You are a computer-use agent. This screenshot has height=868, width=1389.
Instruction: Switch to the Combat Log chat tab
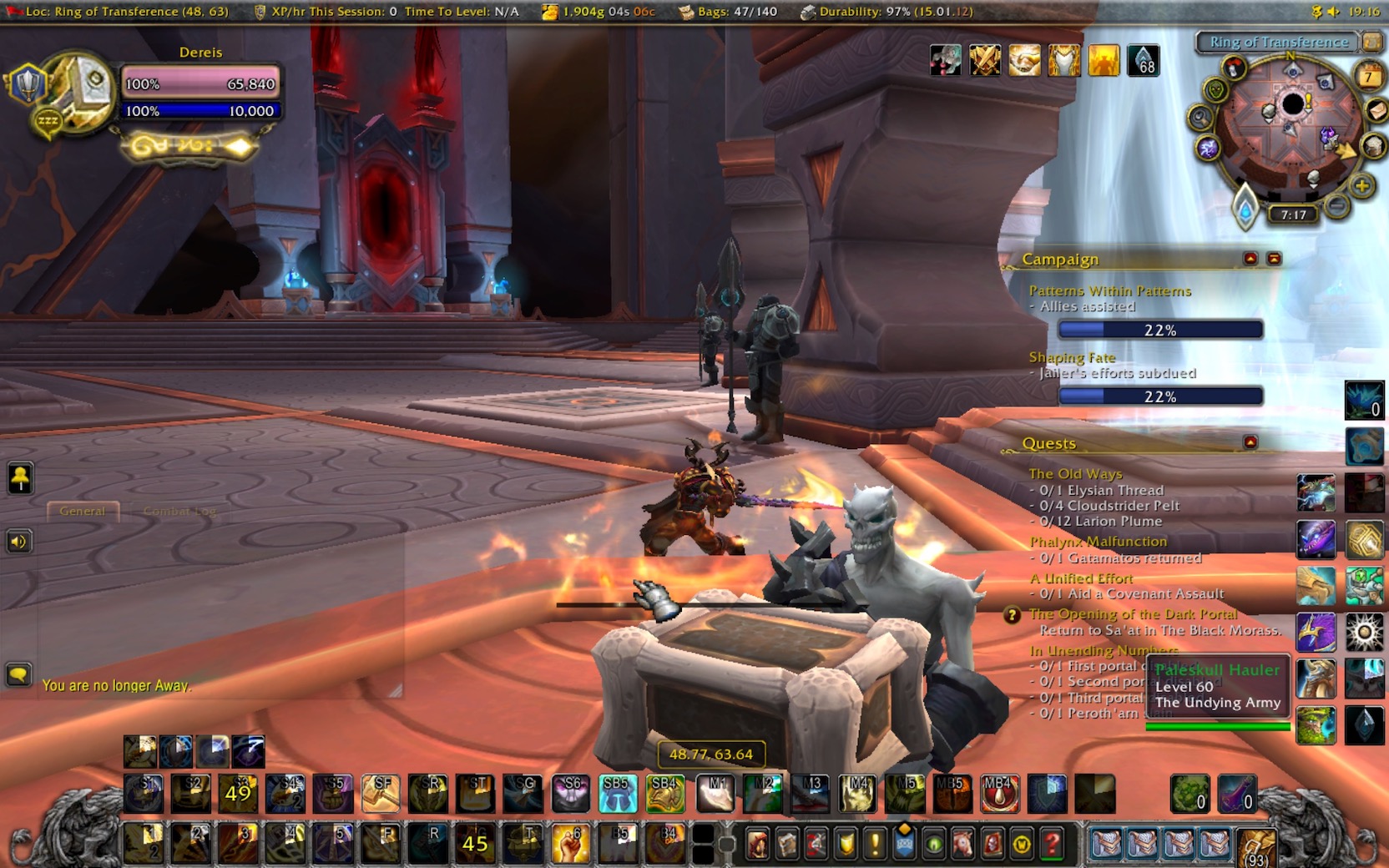[x=179, y=511]
